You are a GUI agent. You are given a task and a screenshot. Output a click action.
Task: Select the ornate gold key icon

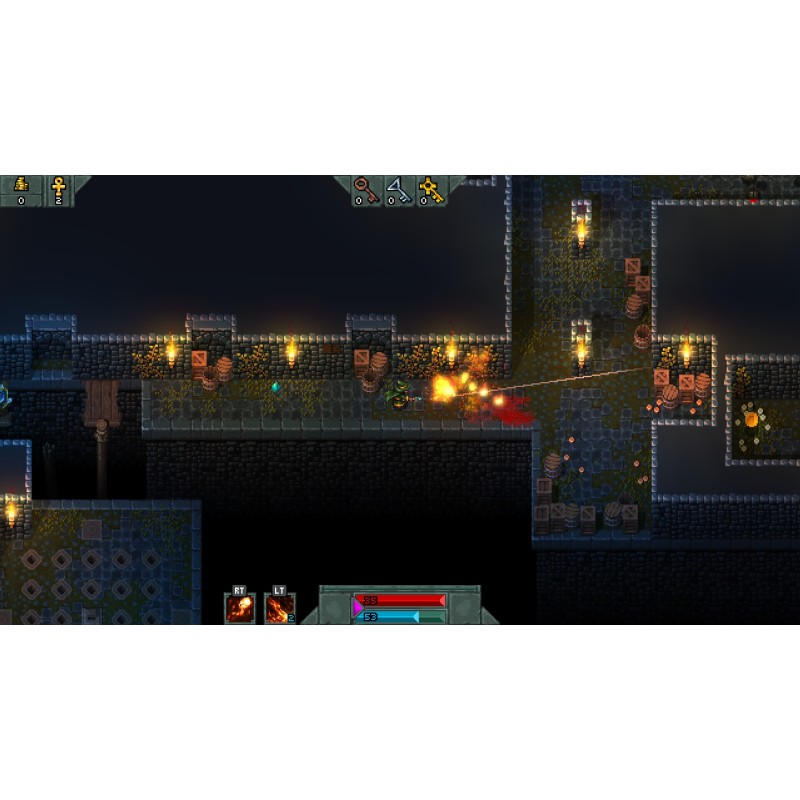431,187
